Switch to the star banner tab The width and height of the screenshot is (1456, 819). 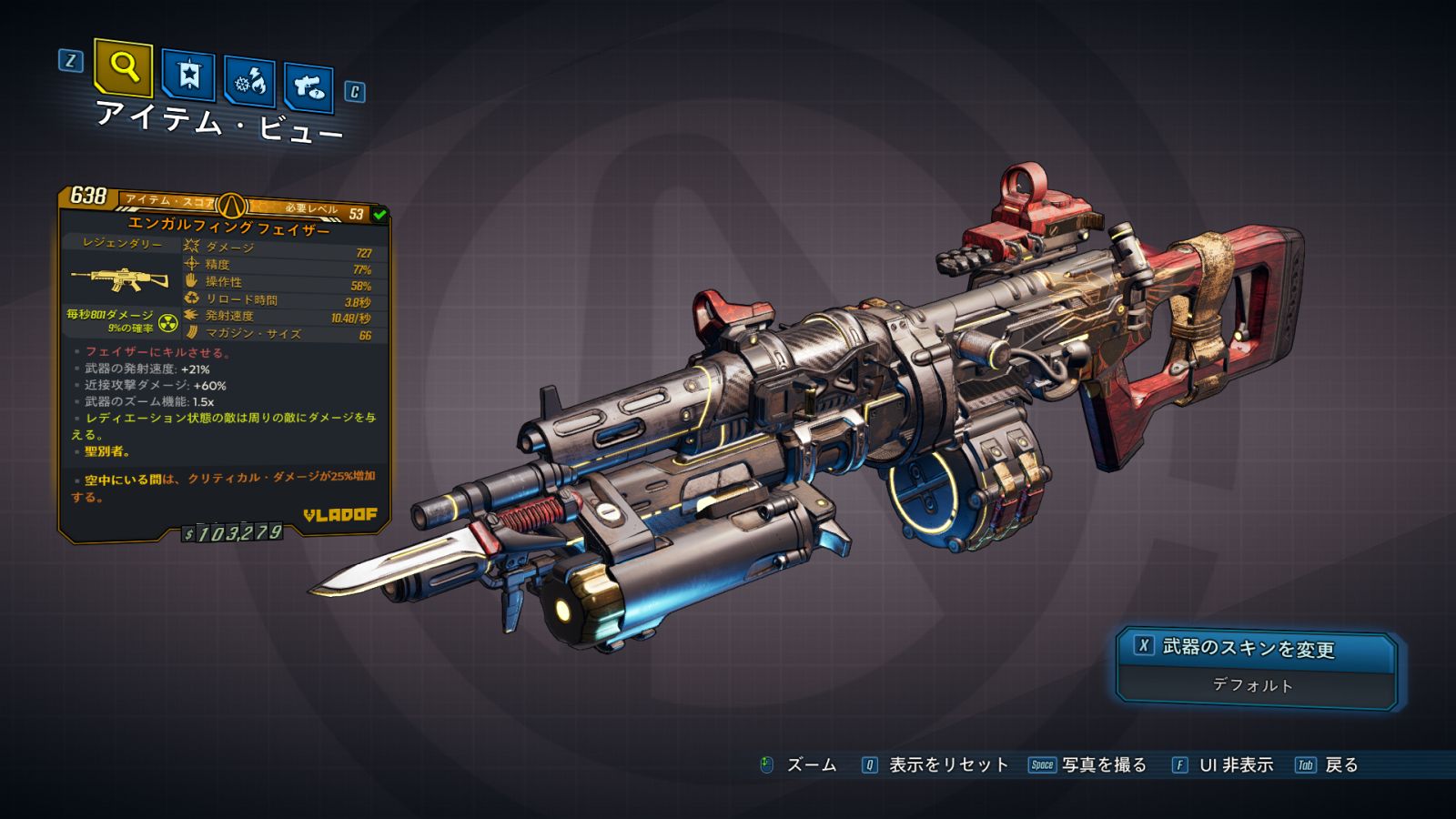click(x=188, y=76)
